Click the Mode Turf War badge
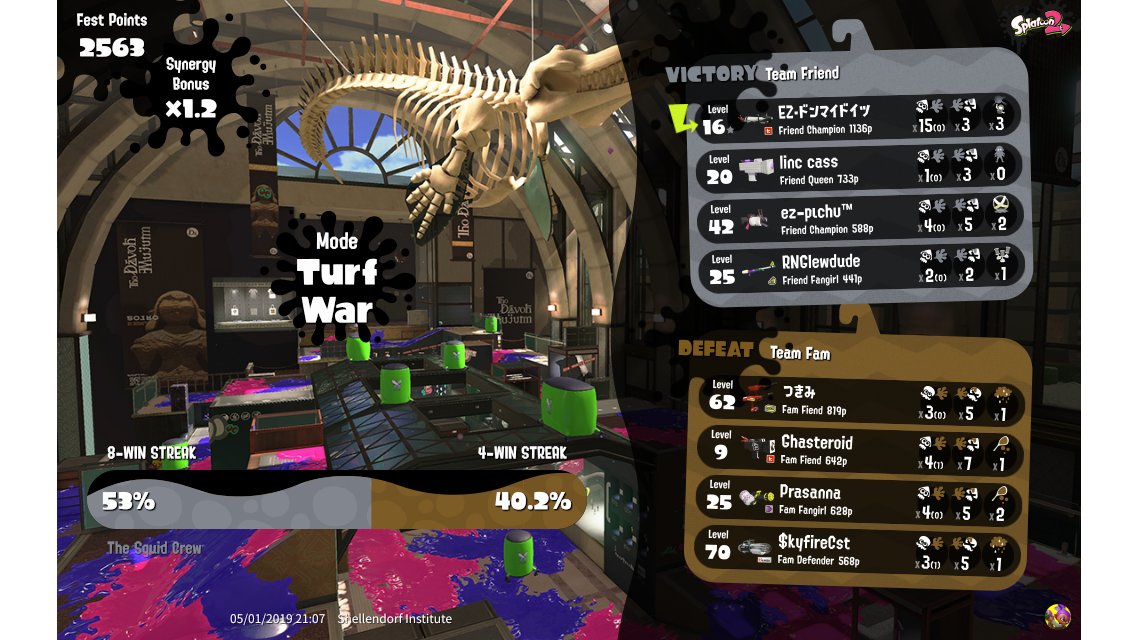 pos(336,272)
